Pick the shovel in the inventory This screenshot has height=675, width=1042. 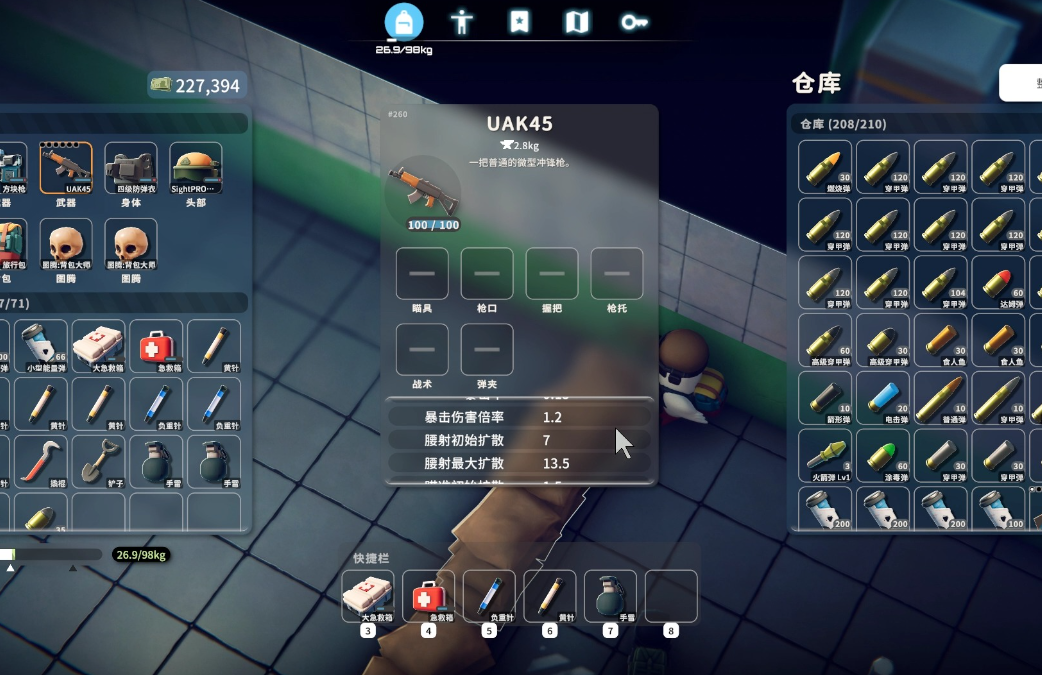pyautogui.click(x=98, y=460)
